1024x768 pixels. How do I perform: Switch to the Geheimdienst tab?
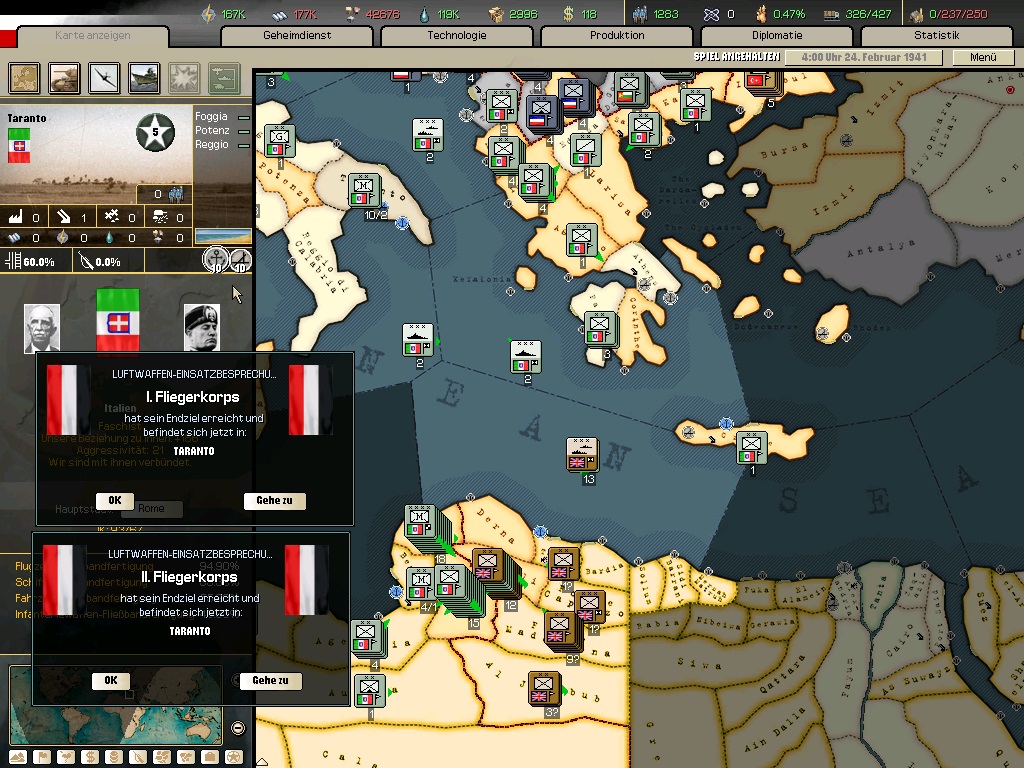297,36
